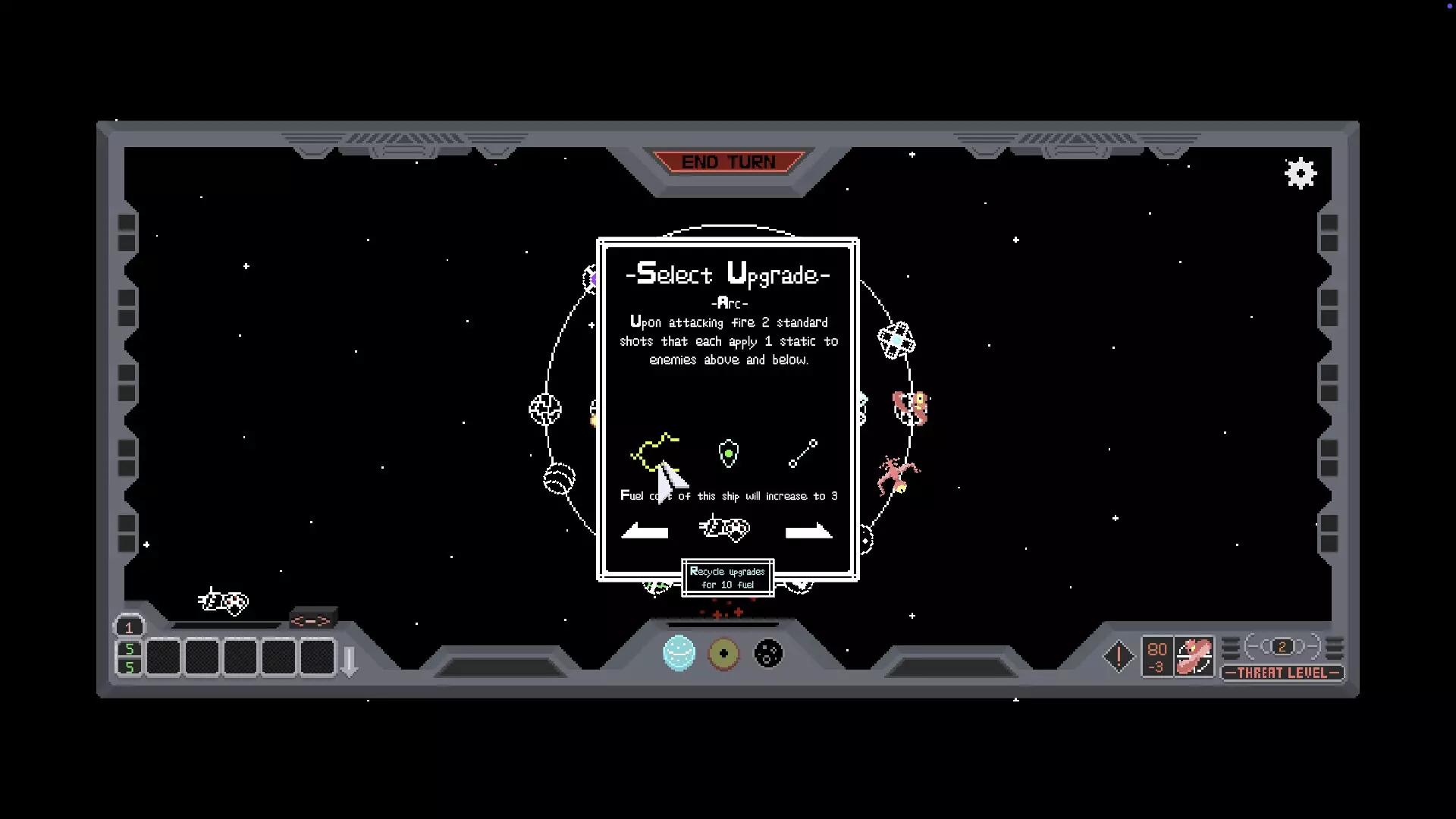Go to previous ship with left arrow
1456x819 pixels.
point(645,531)
